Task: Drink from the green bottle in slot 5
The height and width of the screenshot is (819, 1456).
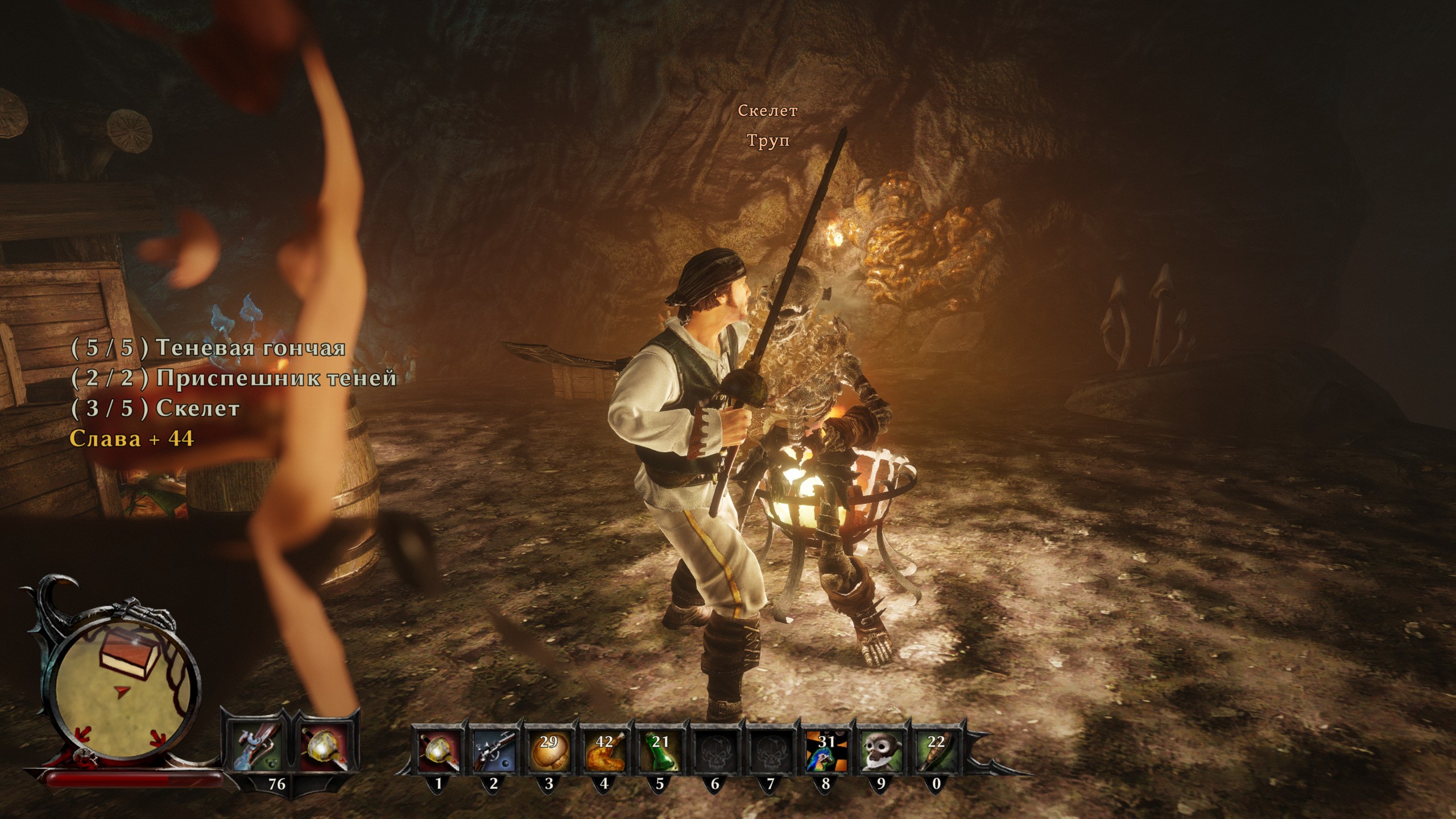Action: click(x=660, y=749)
